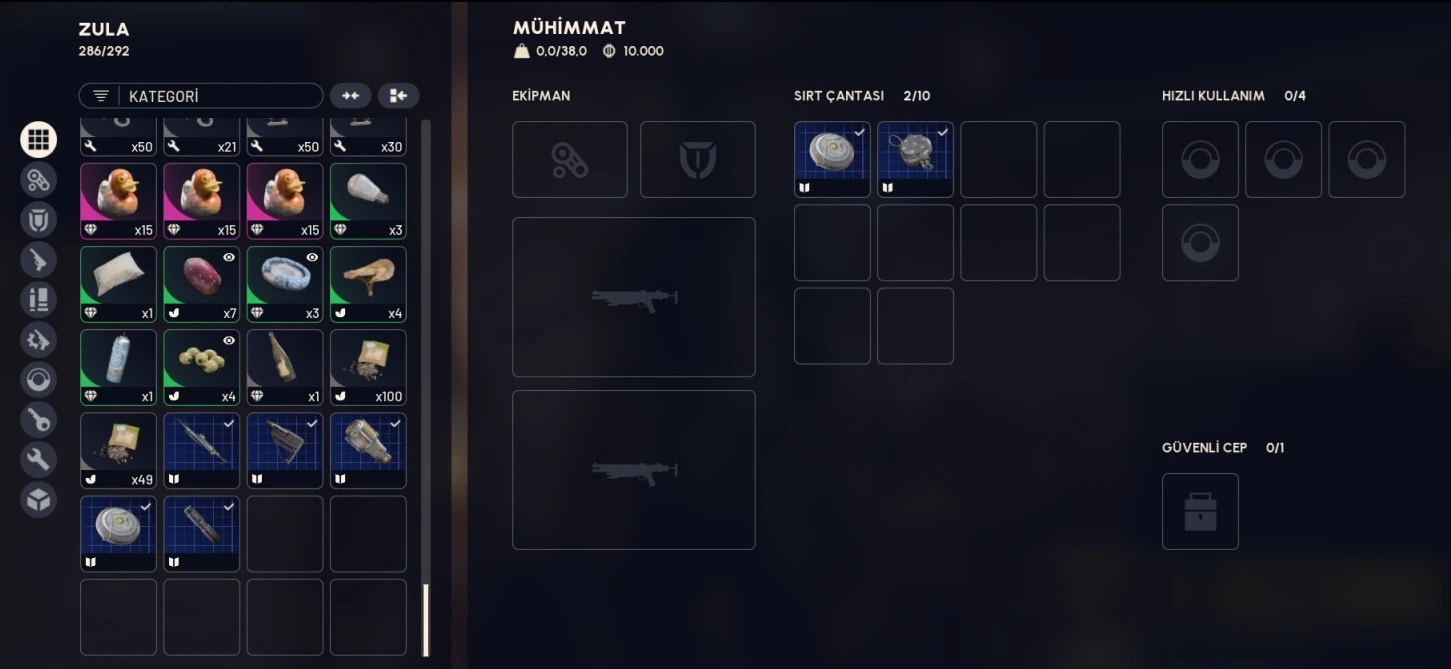Image resolution: width=1451 pixels, height=669 pixels.
Task: Pick the blueprint with cord in backpack
Action: [915, 159]
